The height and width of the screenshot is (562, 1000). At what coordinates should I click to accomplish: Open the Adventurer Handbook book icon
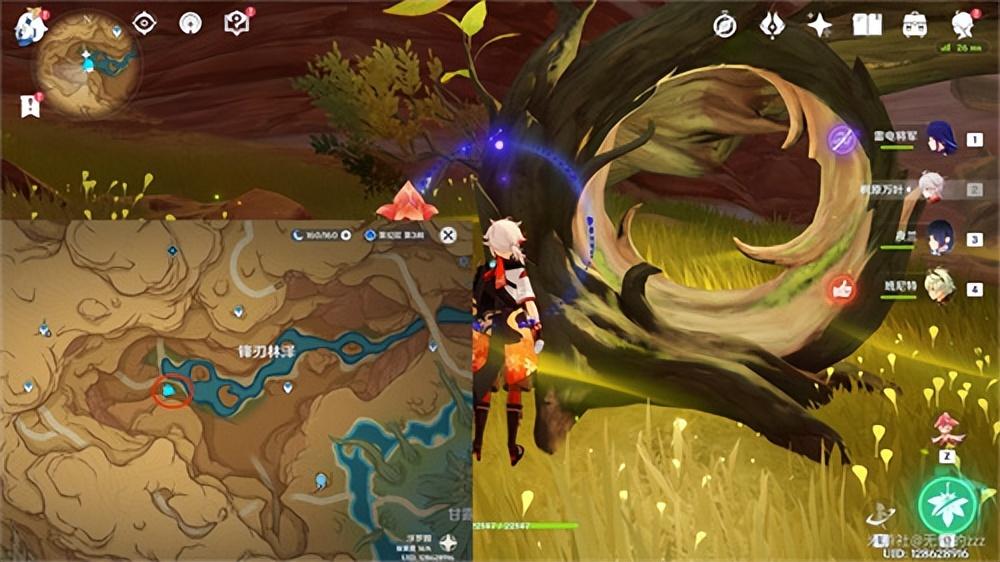coord(867,25)
